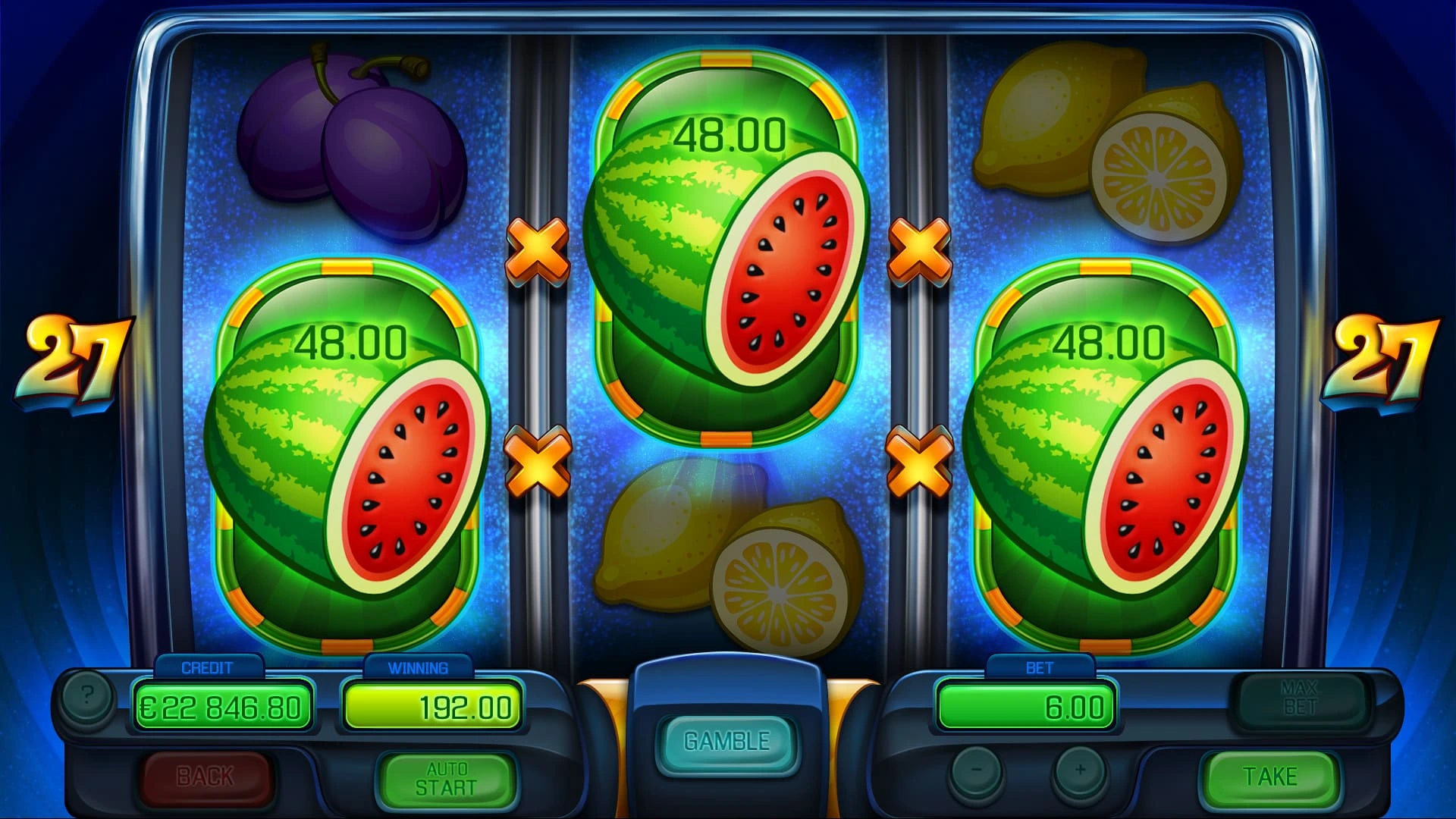Decrease the bet with the minus button
Image resolution: width=1456 pixels, height=819 pixels.
point(977,771)
